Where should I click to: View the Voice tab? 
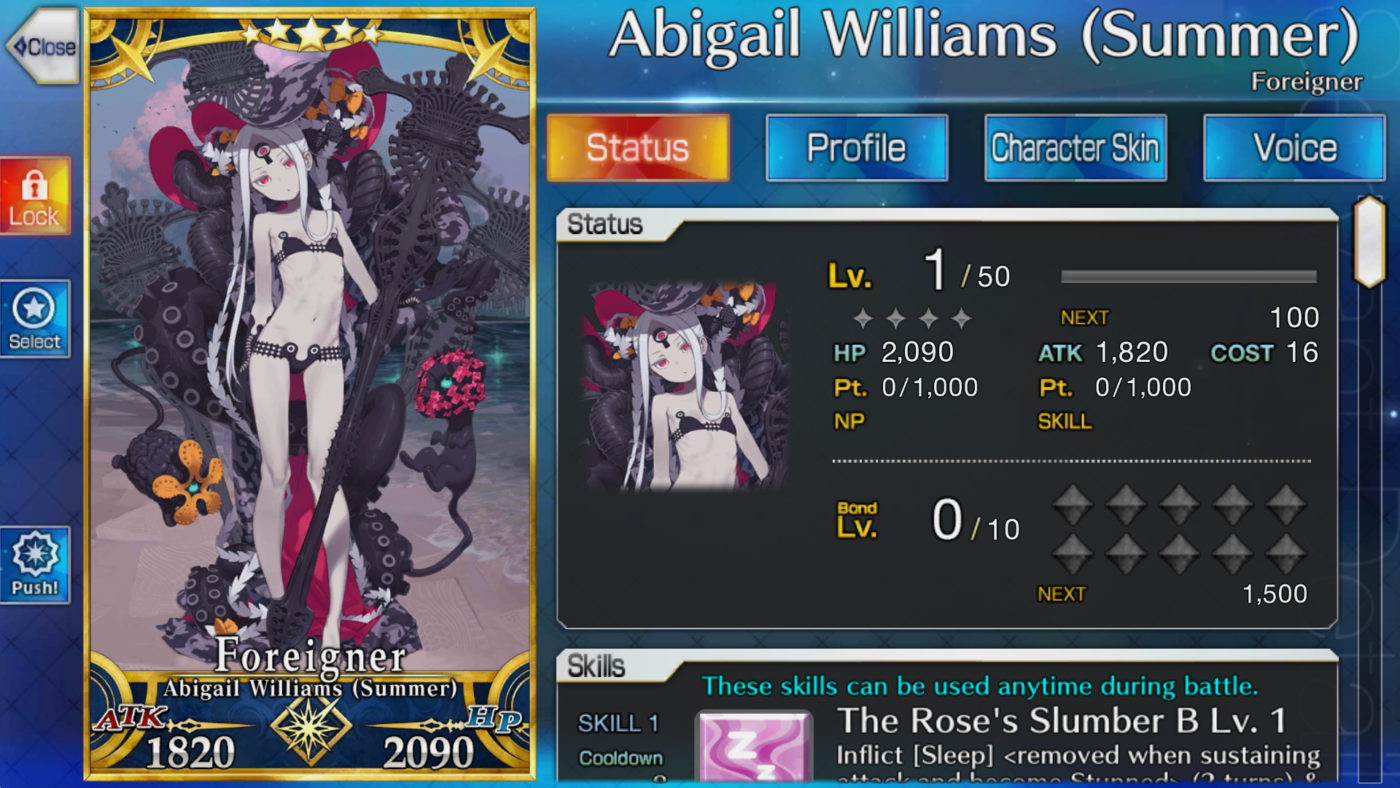pyautogui.click(x=1294, y=147)
